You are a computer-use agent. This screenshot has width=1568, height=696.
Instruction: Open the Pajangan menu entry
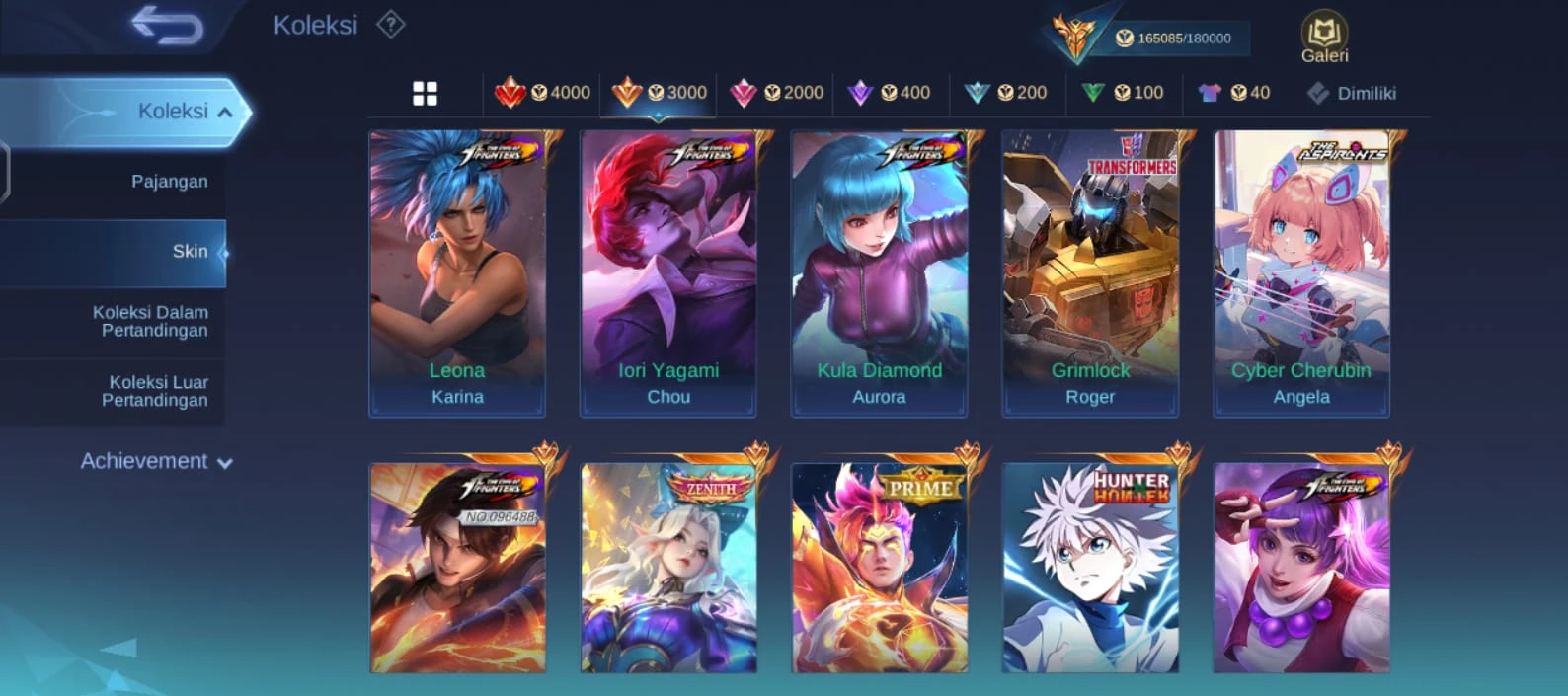click(169, 182)
